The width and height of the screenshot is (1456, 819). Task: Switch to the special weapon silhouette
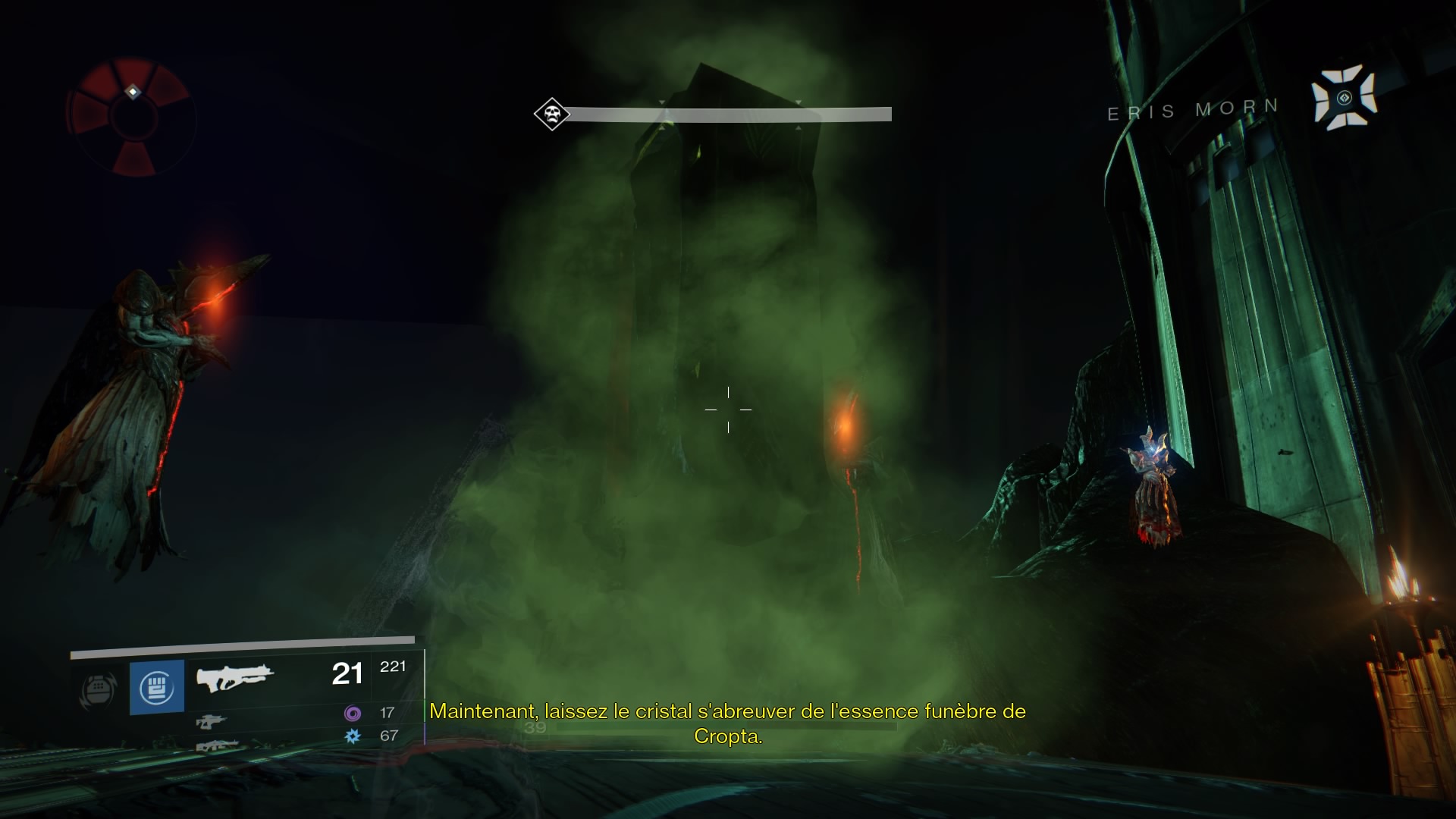coord(212,721)
